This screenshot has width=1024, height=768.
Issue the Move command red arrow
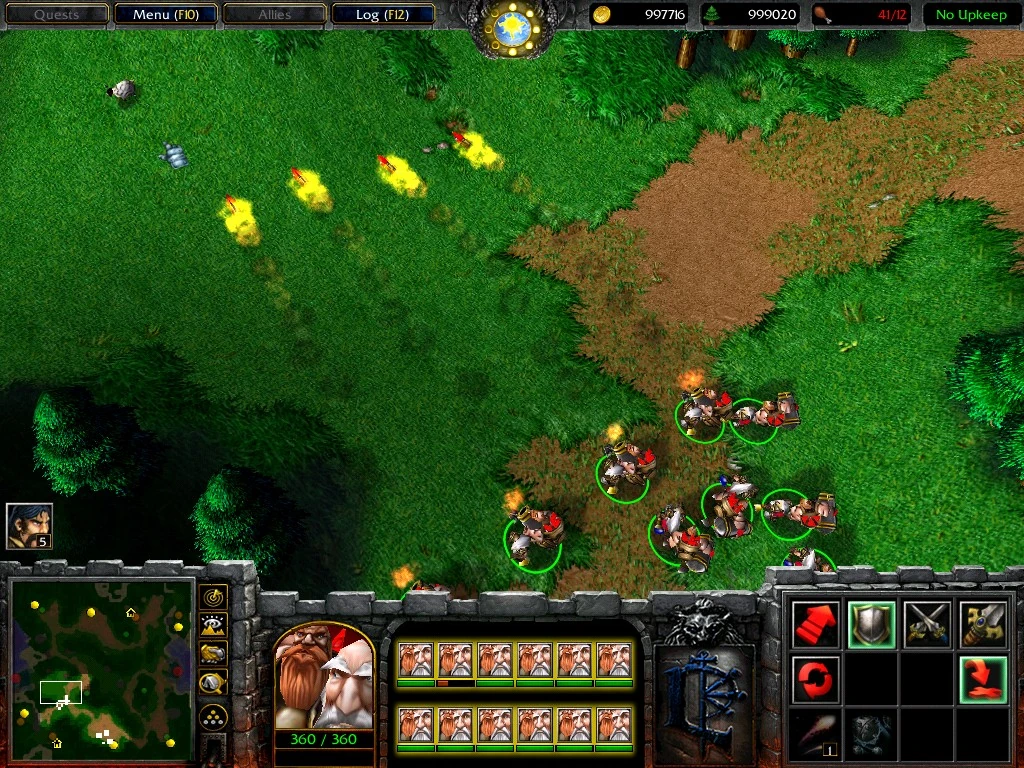coord(814,624)
